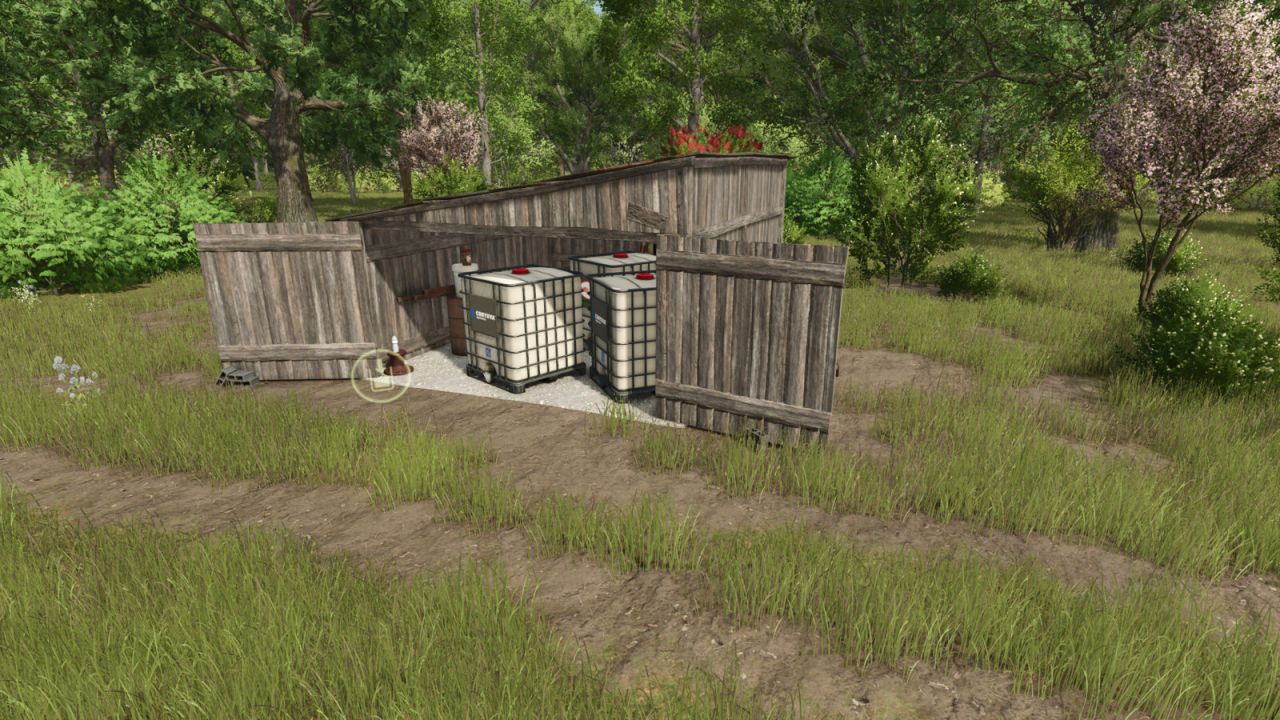Select the white pipe on the post
Image resolution: width=1280 pixels, height=720 pixels.
(x=394, y=343)
